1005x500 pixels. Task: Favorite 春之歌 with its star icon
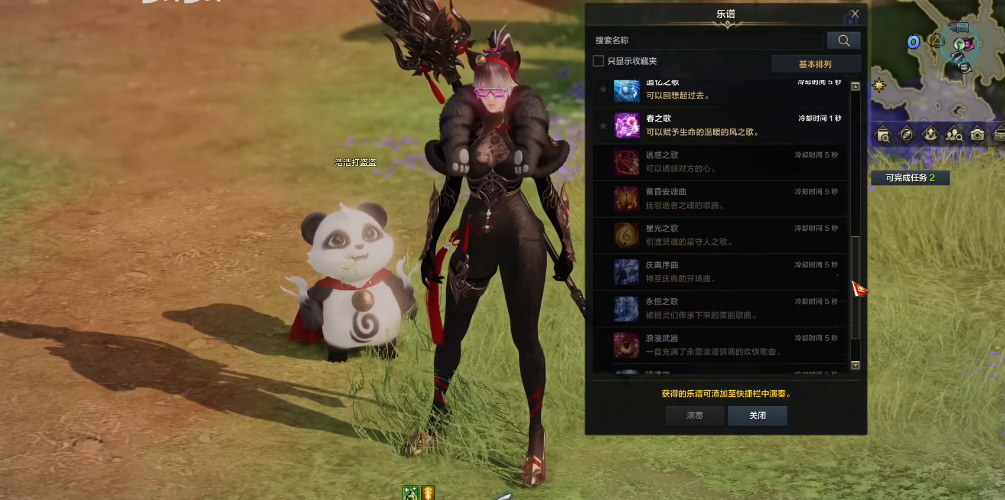[602, 125]
